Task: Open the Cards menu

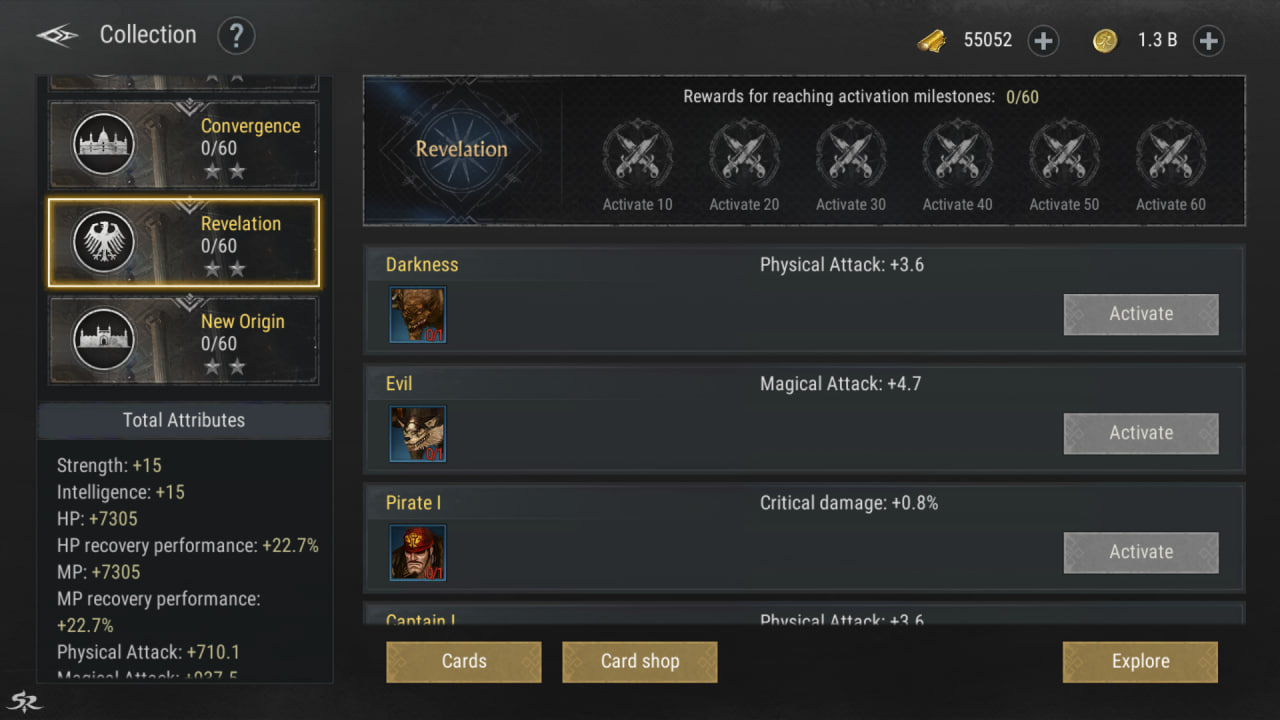Action: [x=464, y=662]
